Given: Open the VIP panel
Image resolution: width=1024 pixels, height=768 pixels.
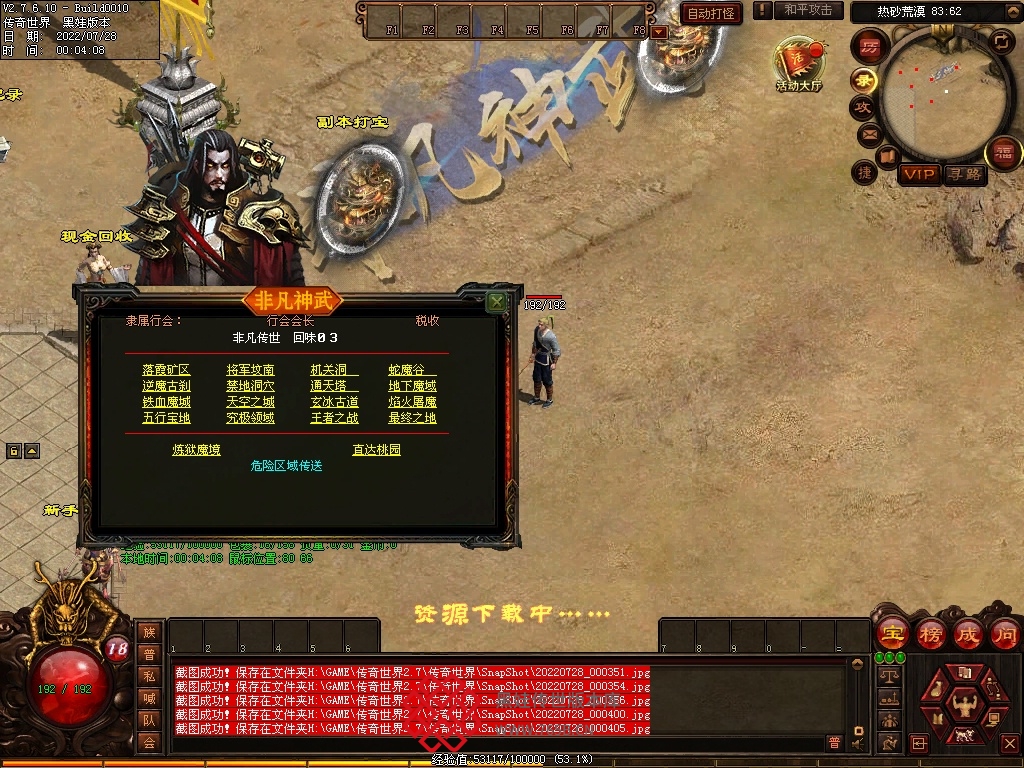Looking at the screenshot, I should pyautogui.click(x=918, y=174).
